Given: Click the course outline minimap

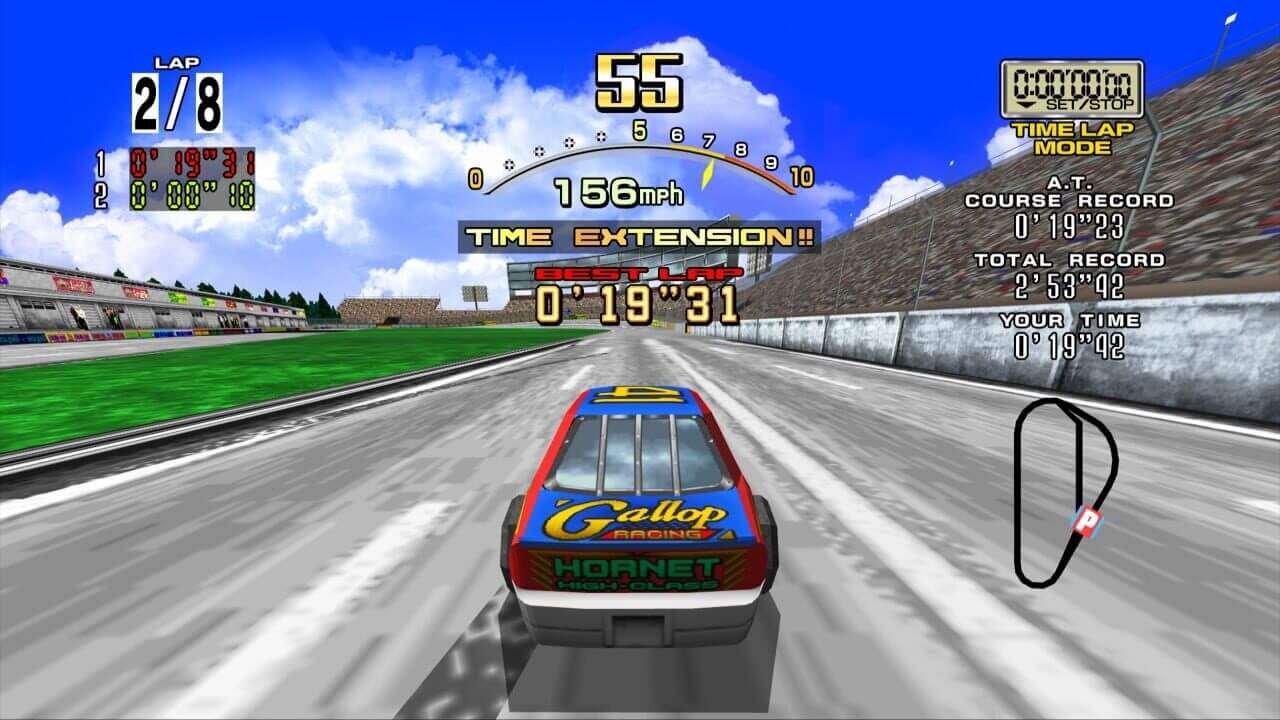Looking at the screenshot, I should [1063, 491].
